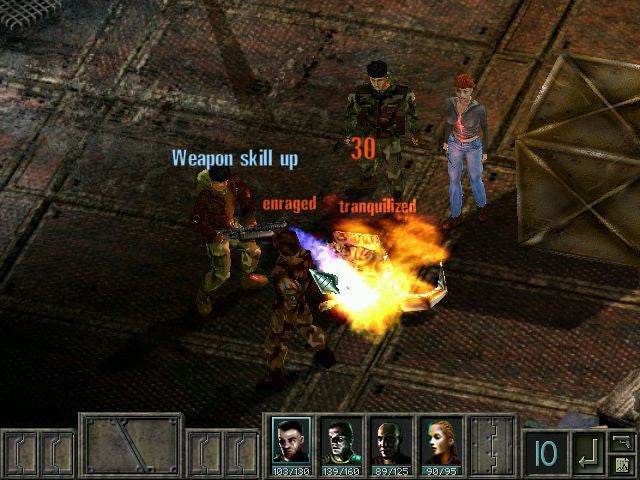Select the goggled soldier portrait with 139/160
The height and width of the screenshot is (480, 640).
pos(340,441)
